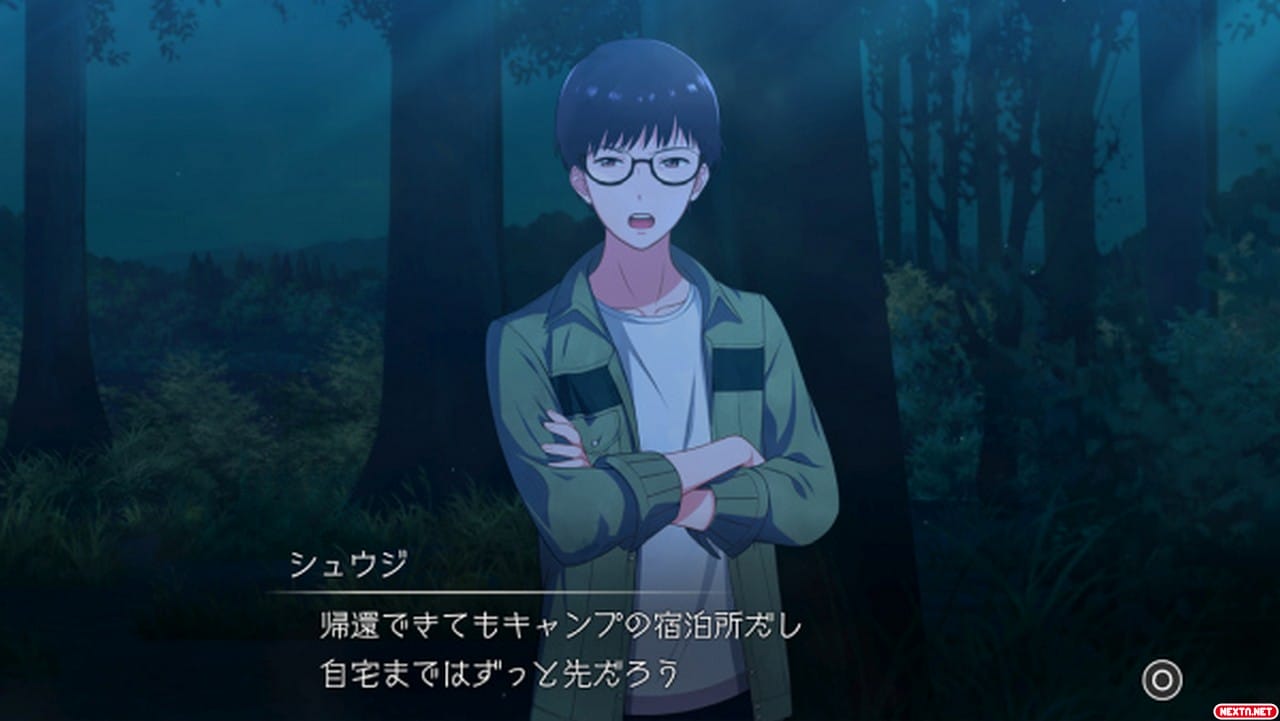Click Shuji's glasses on his face
The height and width of the screenshot is (721, 1280).
tap(642, 163)
